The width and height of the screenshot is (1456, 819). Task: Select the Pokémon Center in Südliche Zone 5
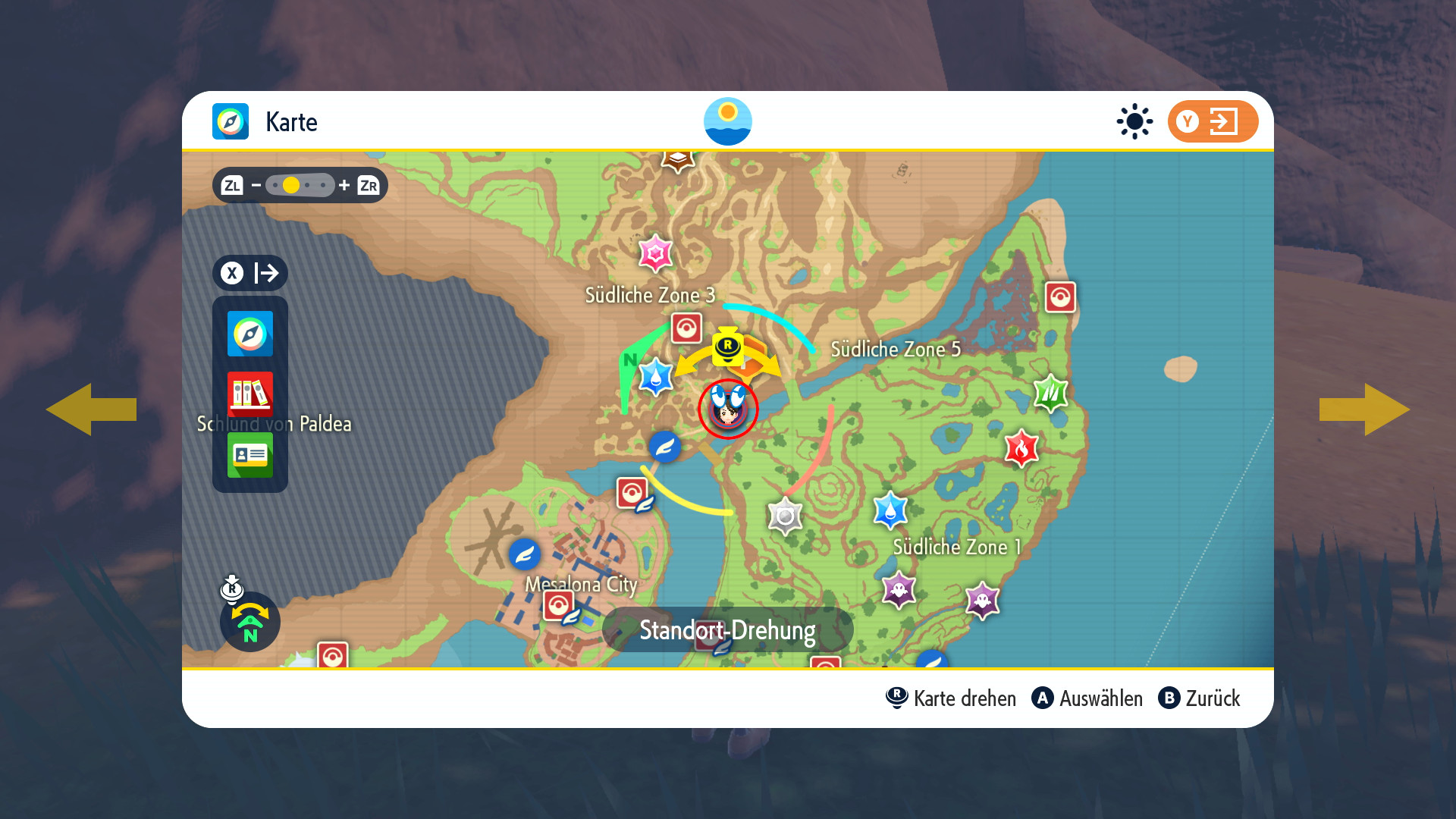tap(1060, 297)
